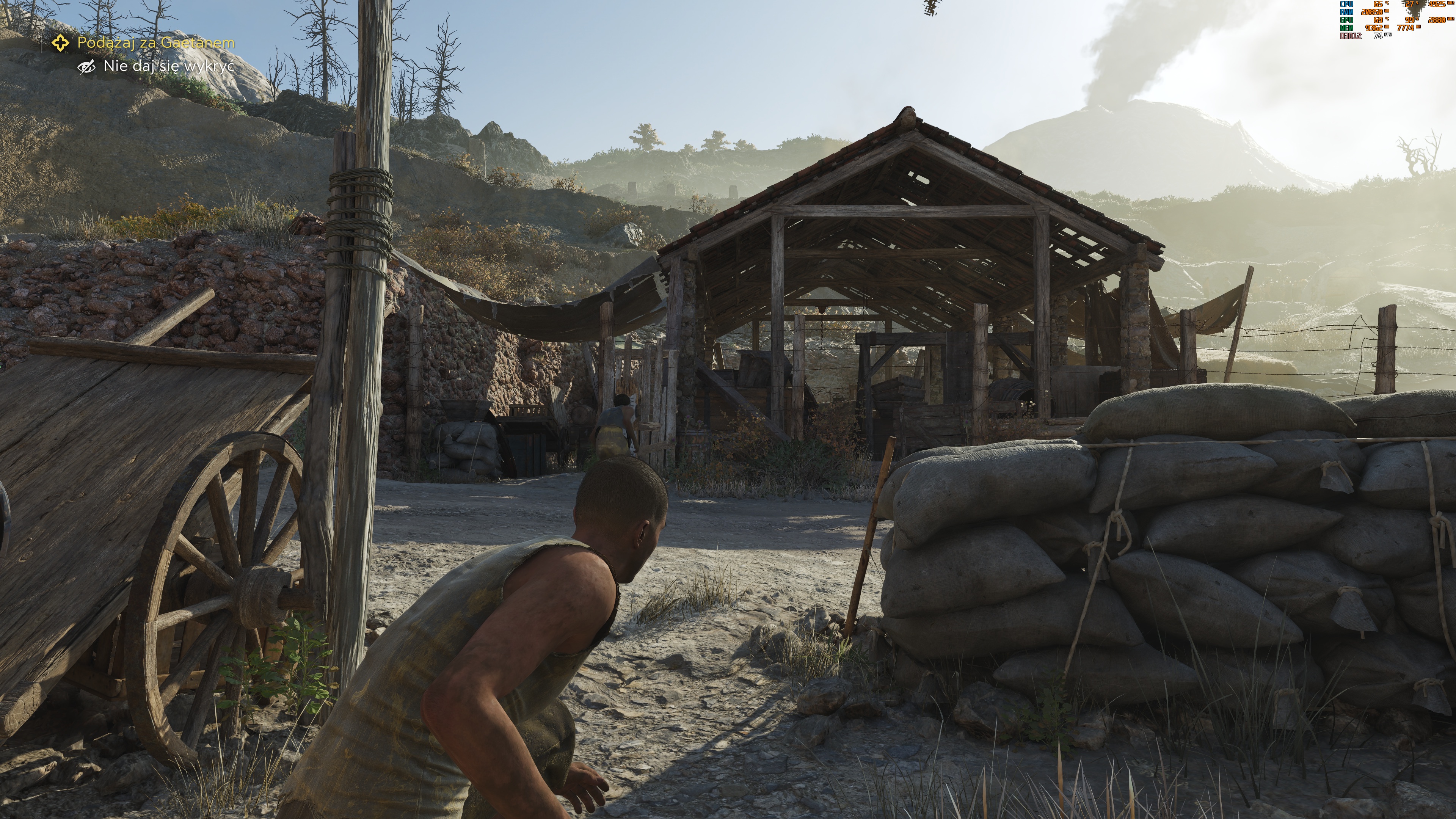The image size is (1456, 819).
Task: Click the crossed-out eye stealth icon
Action: (x=86, y=67)
